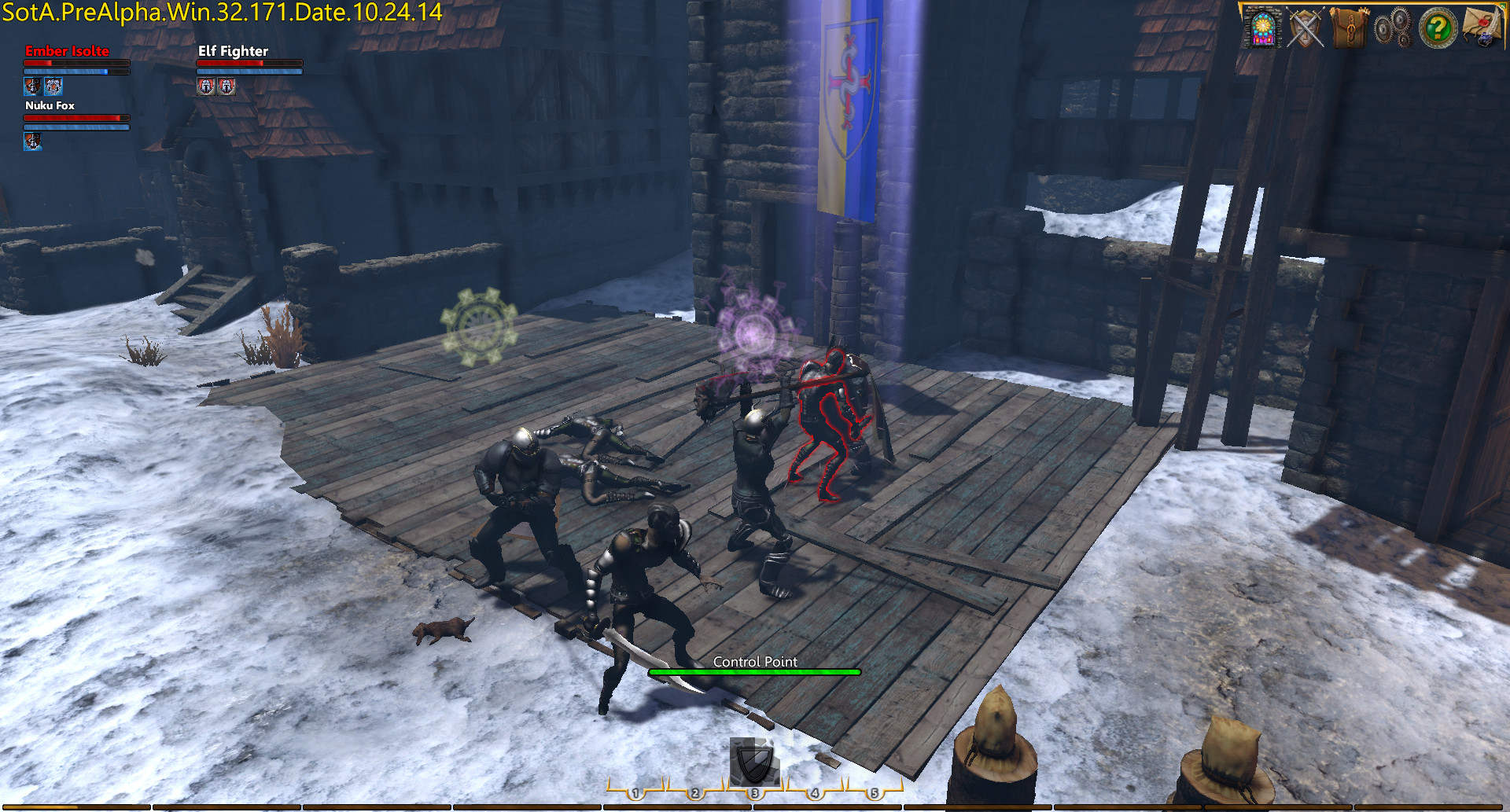
Task: Click the helmet debuff icon under Elf Fighter
Action: [x=206, y=87]
